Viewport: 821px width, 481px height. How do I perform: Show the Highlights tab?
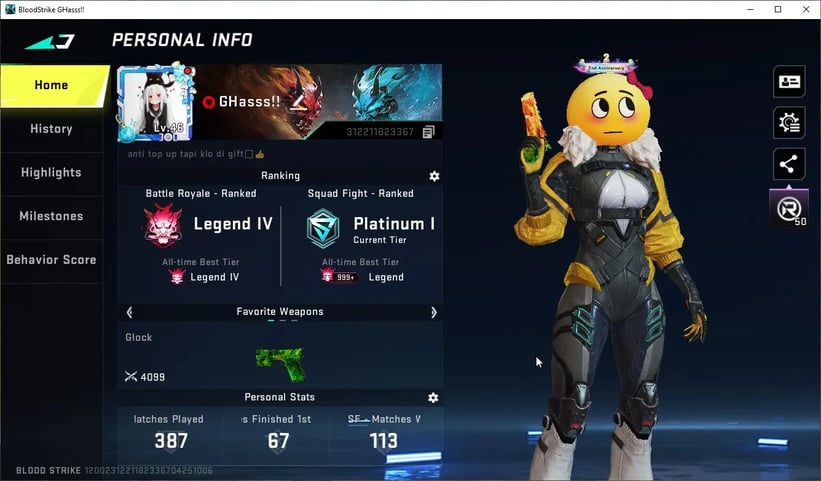(52, 172)
